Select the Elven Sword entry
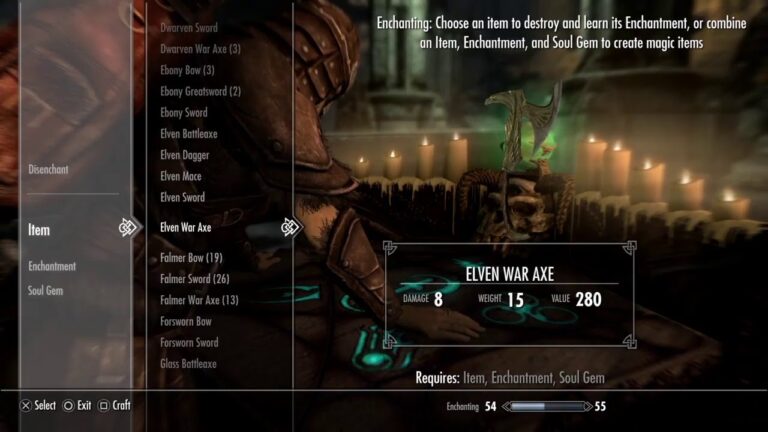The width and height of the screenshot is (768, 432). [182, 198]
